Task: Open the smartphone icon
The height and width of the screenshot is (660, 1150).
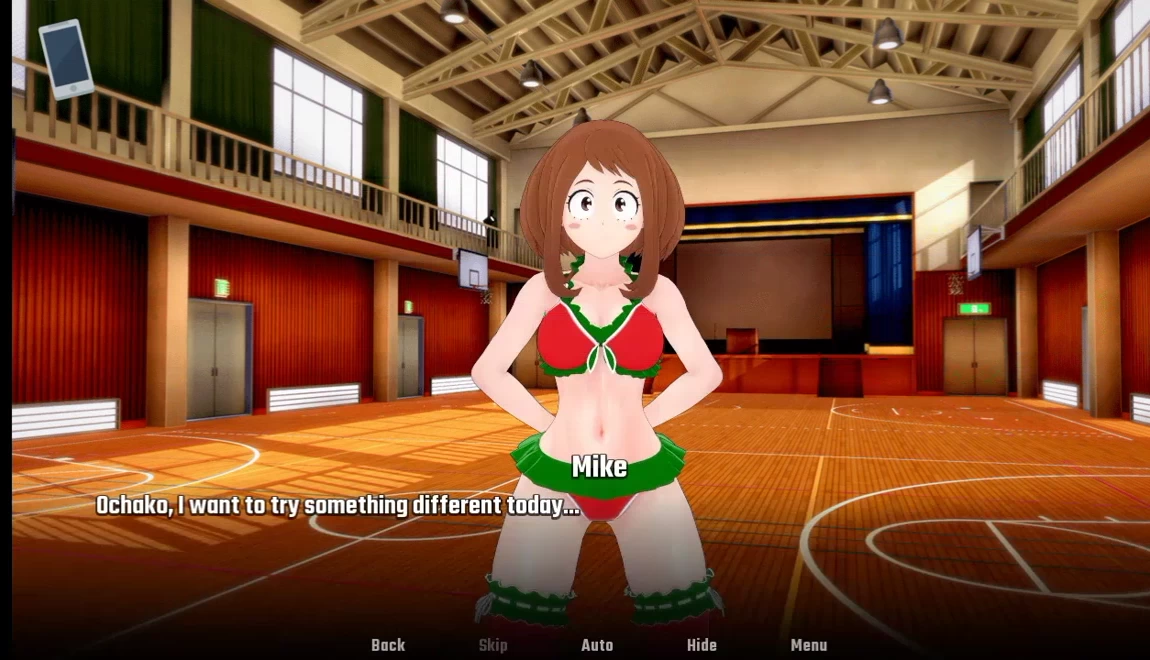Action: coord(66,59)
